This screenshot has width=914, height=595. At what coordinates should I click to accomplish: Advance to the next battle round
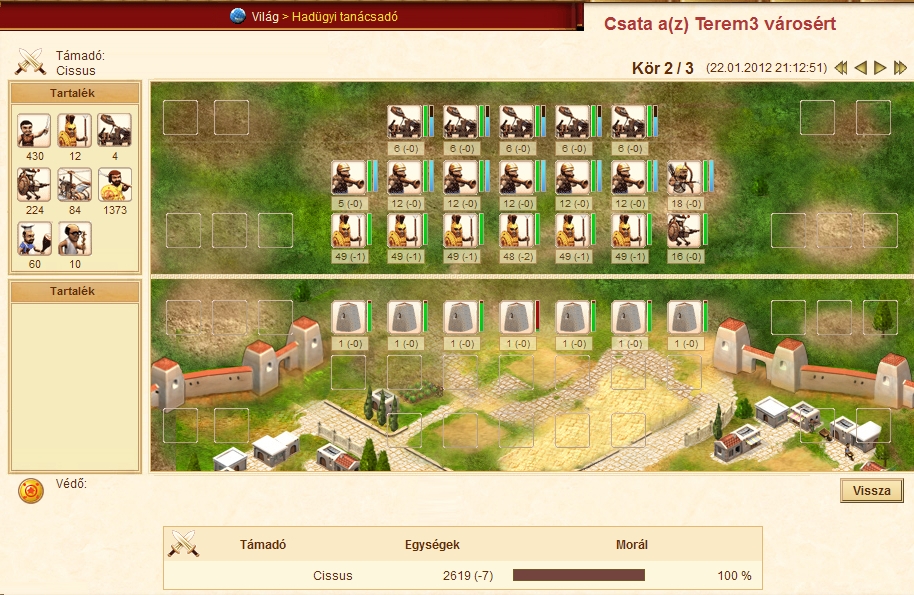(x=880, y=68)
